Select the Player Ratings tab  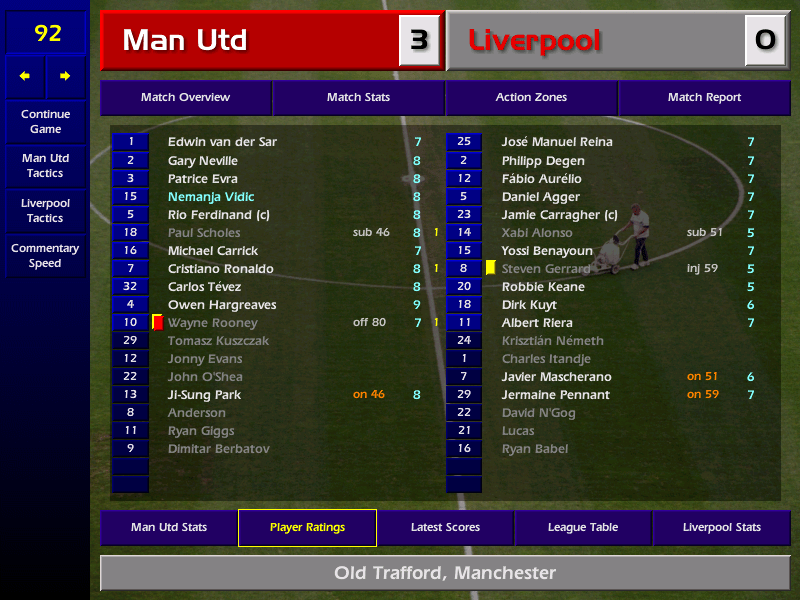coord(307,527)
